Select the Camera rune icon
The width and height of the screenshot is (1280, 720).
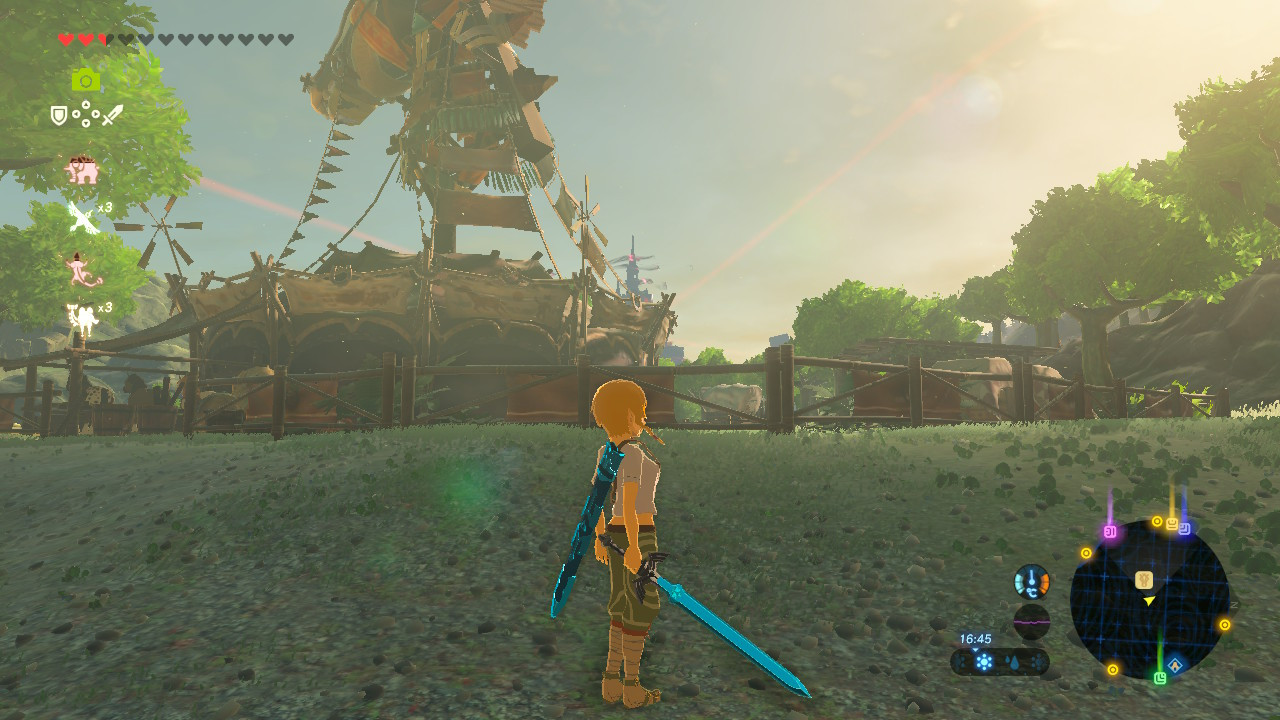tap(85, 79)
